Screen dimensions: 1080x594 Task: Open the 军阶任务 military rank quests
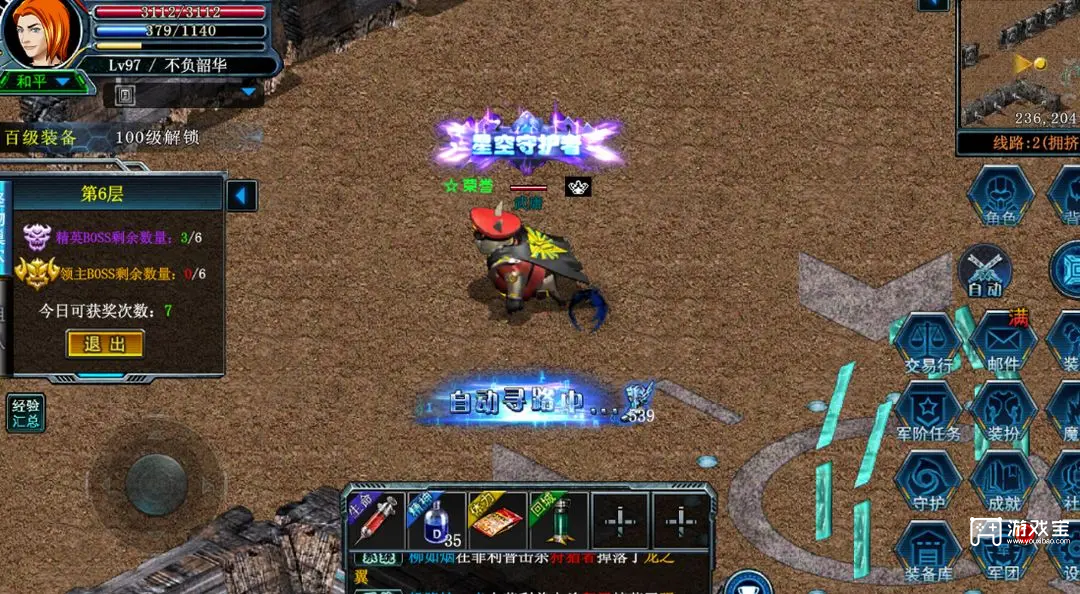928,413
